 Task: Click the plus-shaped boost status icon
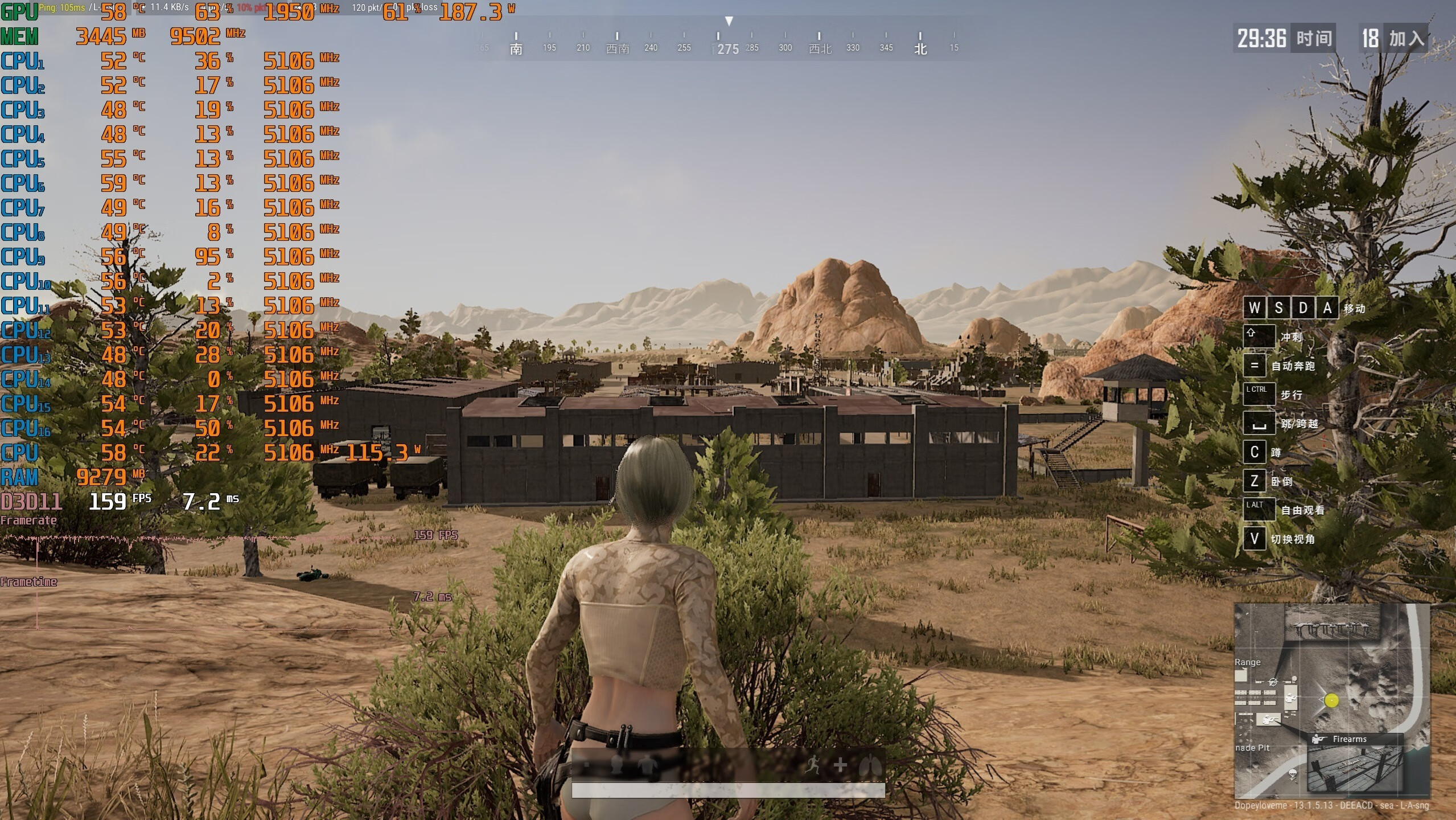click(x=840, y=765)
